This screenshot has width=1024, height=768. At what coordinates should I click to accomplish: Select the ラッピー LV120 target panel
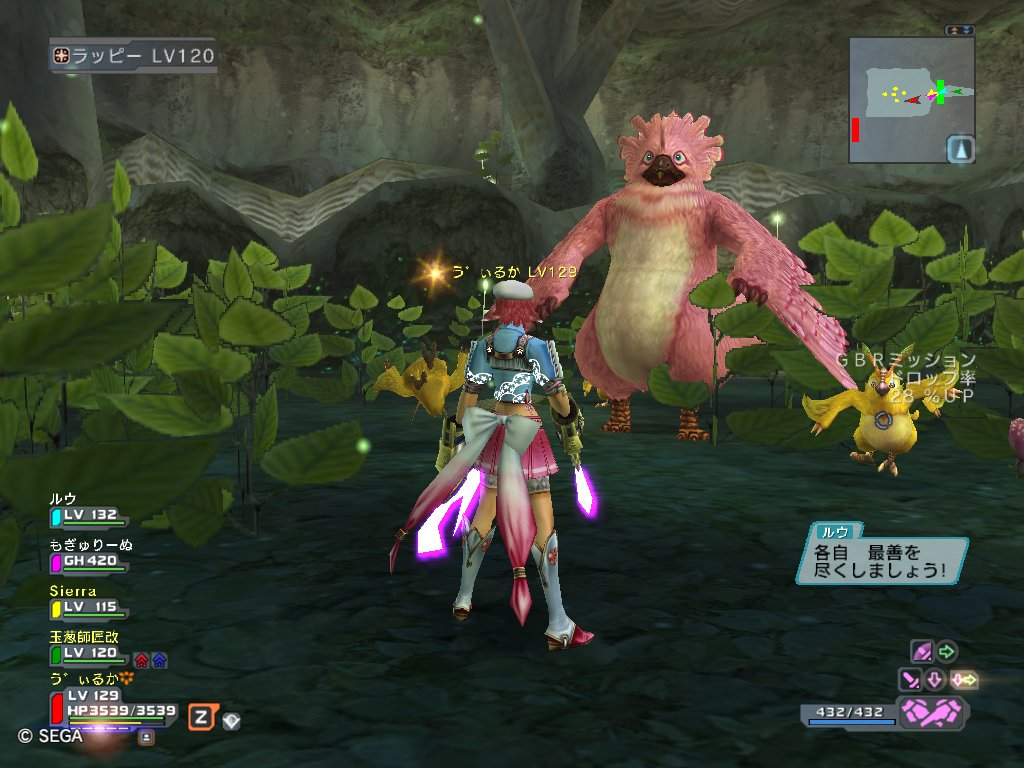pyautogui.click(x=134, y=56)
